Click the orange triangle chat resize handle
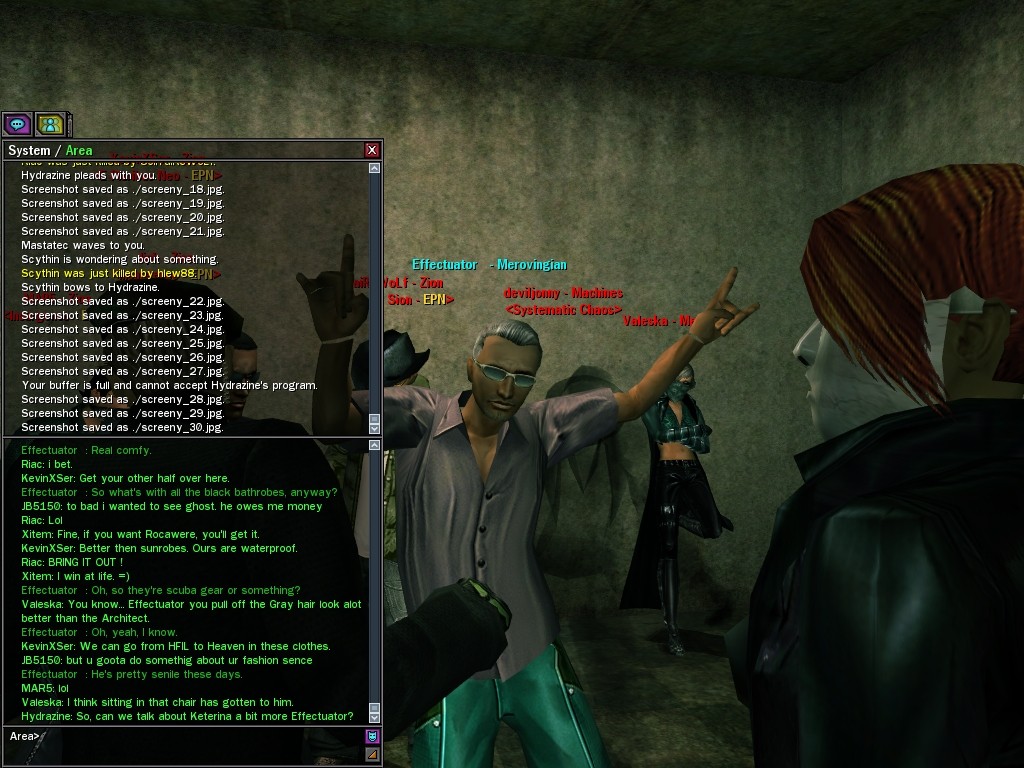Screen dimensions: 1024x768 coord(372,754)
